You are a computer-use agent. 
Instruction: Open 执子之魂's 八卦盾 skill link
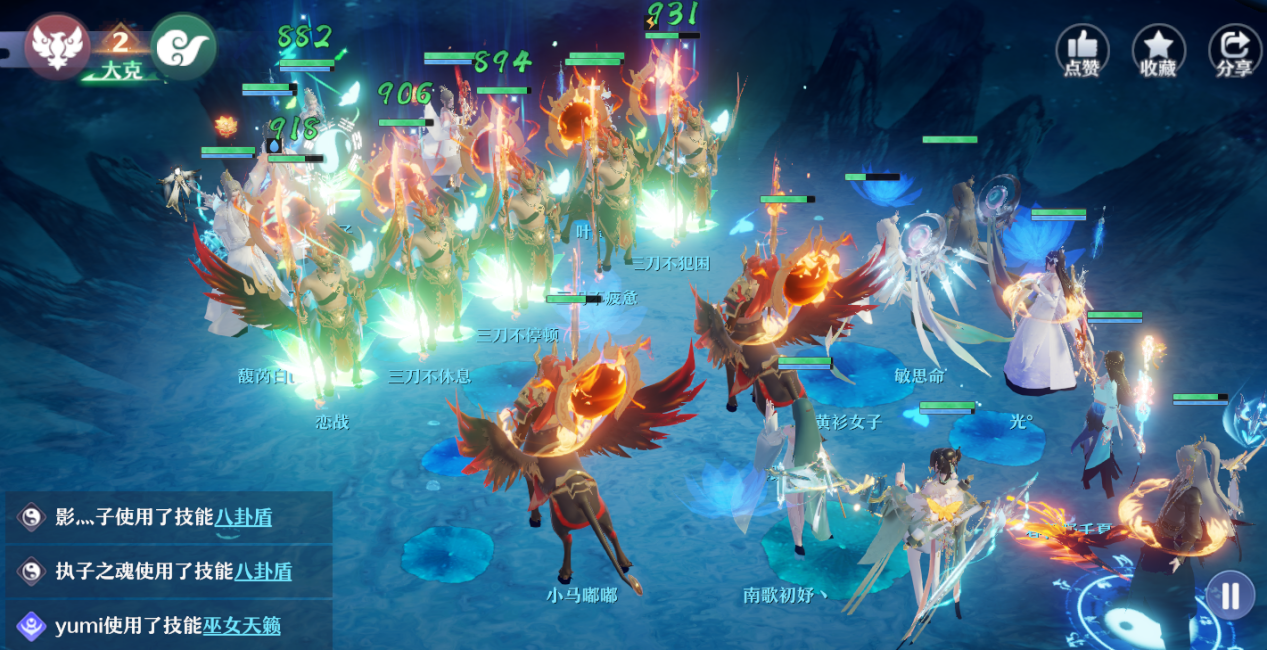coord(263,571)
